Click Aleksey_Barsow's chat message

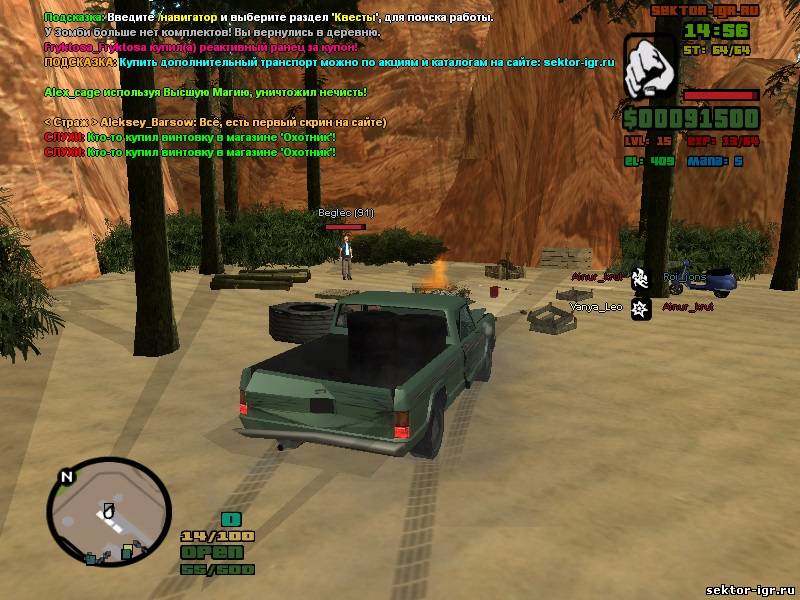pyautogui.click(x=215, y=121)
